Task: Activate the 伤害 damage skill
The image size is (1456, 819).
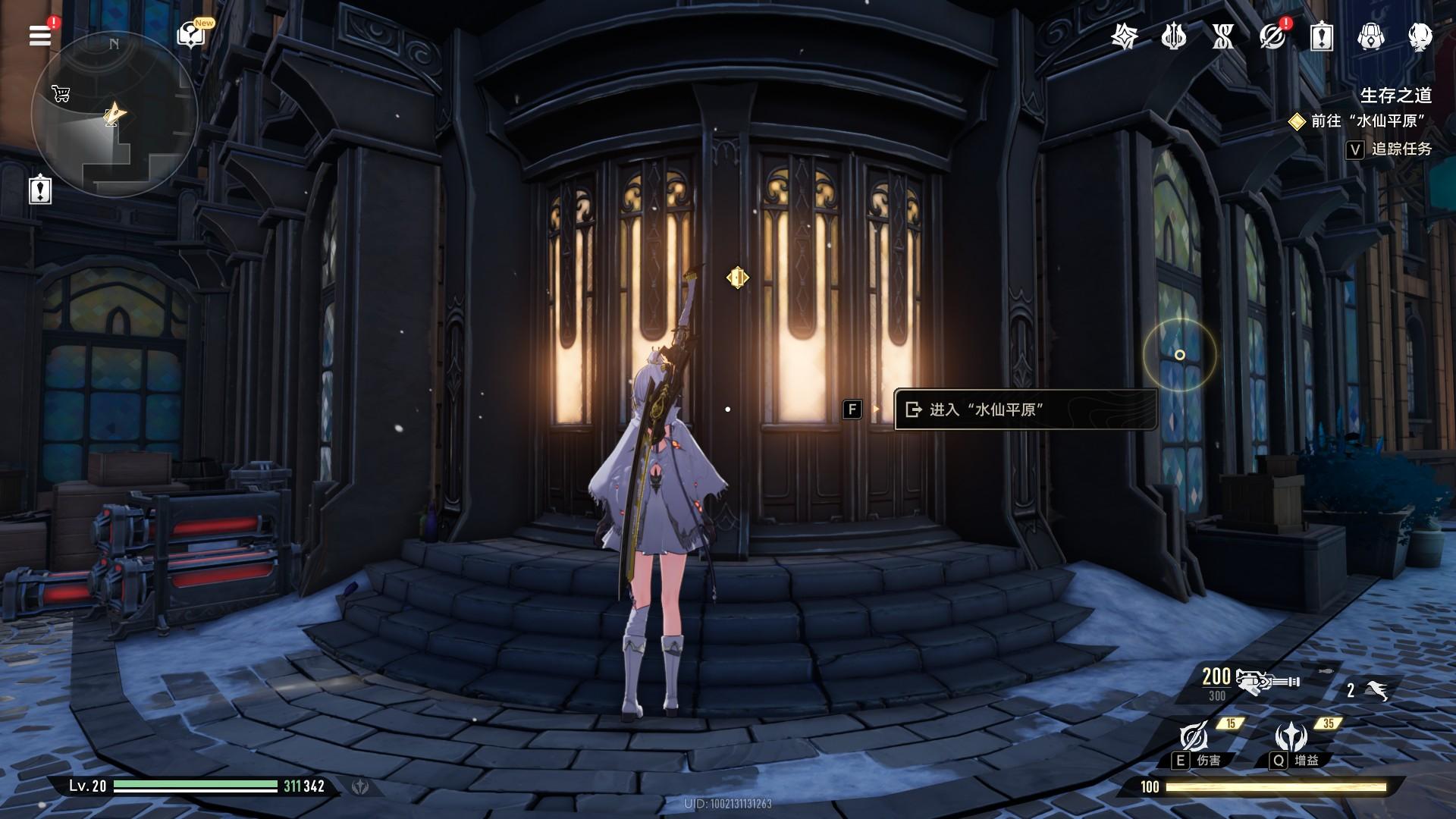Action: tap(1194, 737)
